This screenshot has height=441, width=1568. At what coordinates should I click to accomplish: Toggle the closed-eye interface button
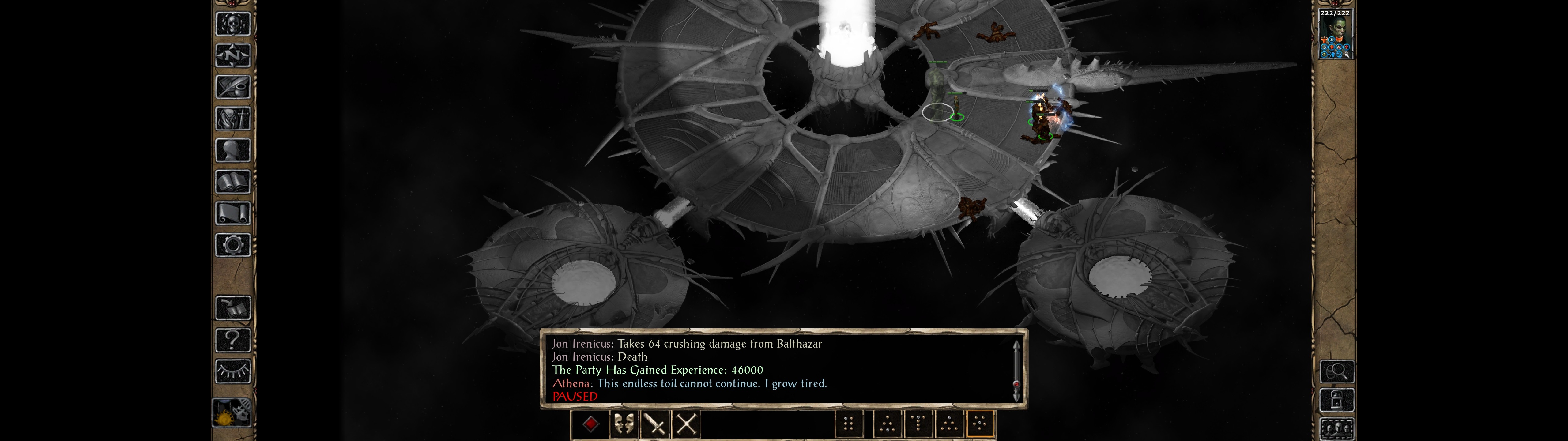pos(232,371)
